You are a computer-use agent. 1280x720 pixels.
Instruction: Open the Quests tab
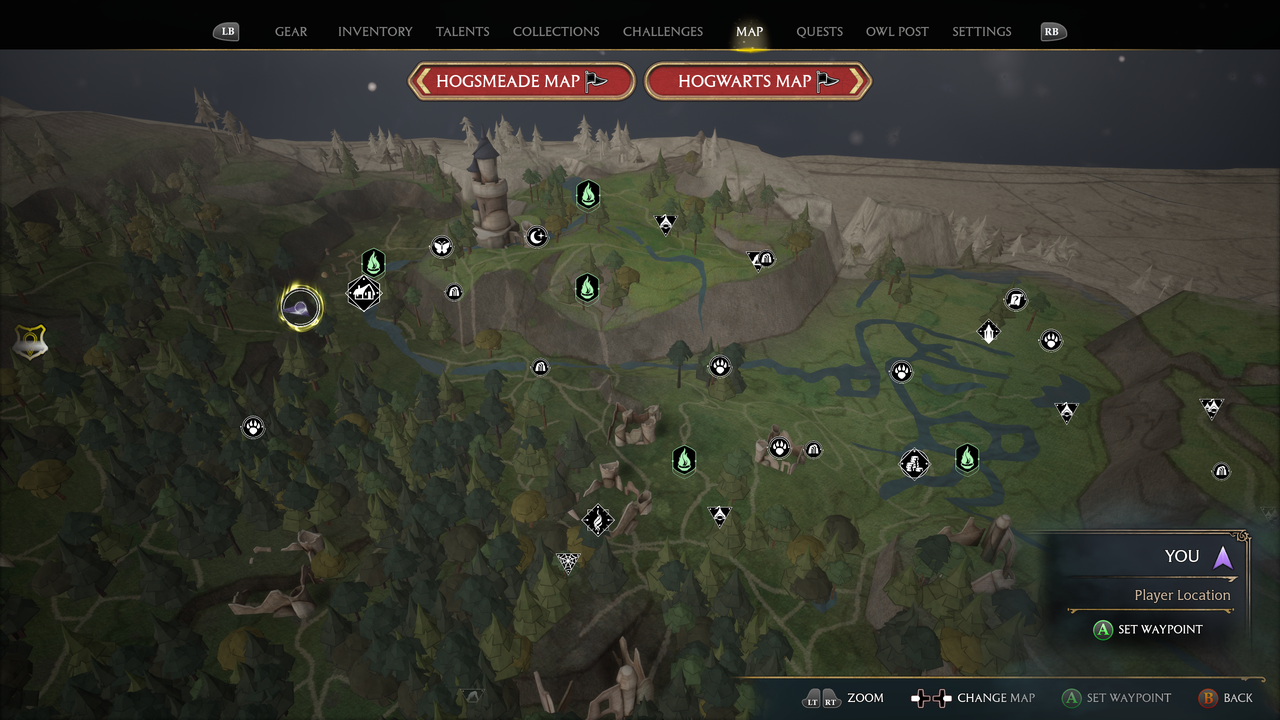(819, 32)
